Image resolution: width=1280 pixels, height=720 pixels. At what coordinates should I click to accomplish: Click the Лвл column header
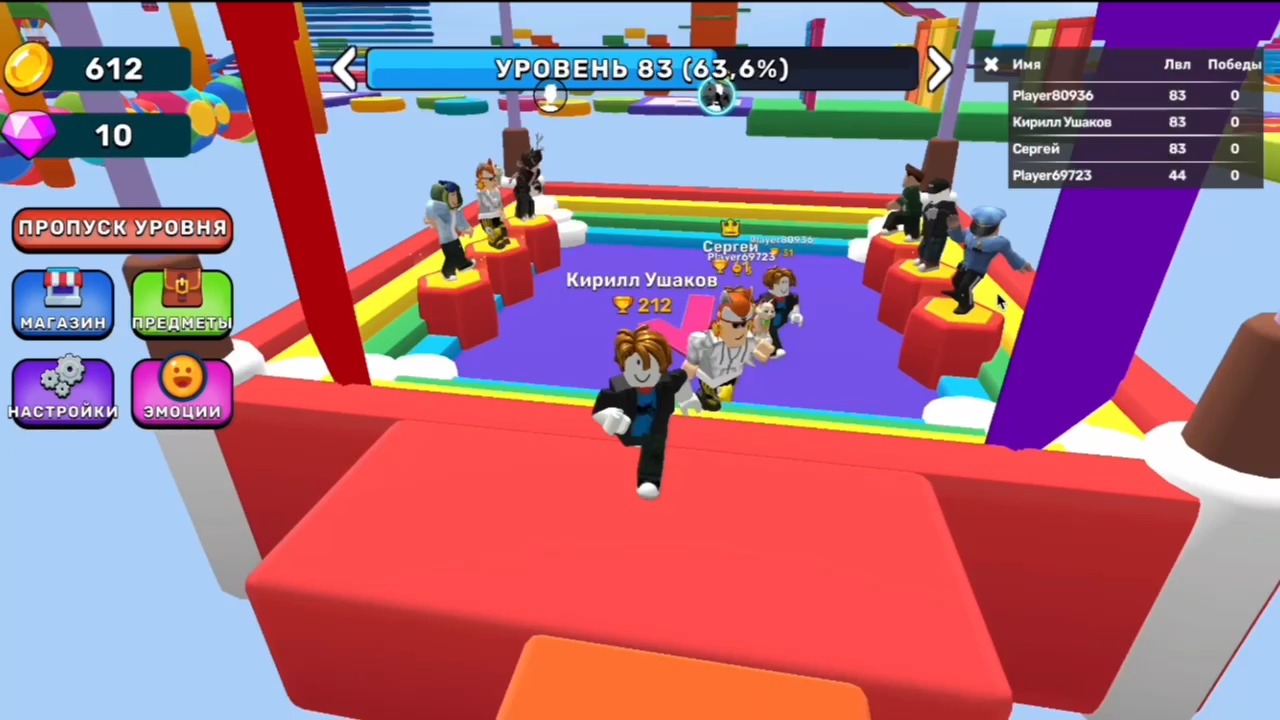pyautogui.click(x=1177, y=64)
